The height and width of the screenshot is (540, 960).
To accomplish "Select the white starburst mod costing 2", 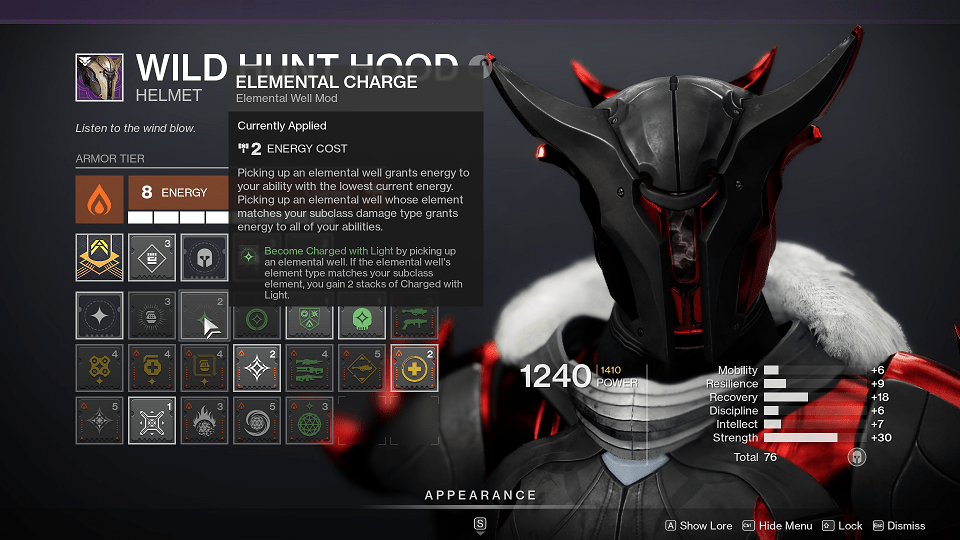I will (257, 368).
